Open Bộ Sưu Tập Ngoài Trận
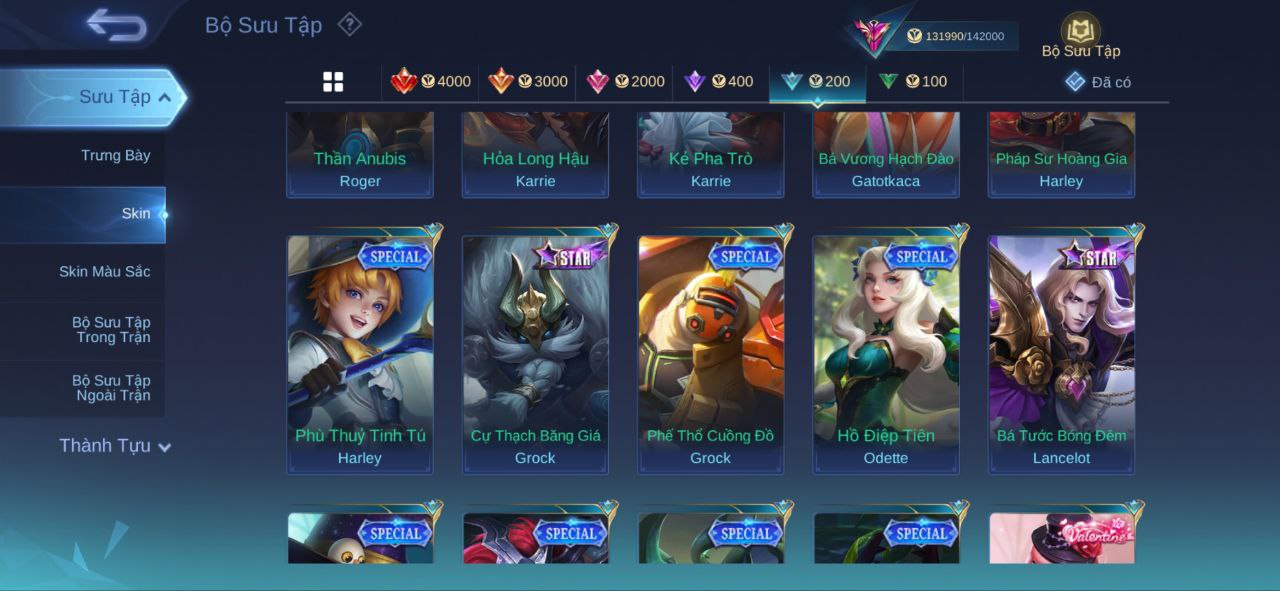The width and height of the screenshot is (1280, 591). click(x=110, y=387)
